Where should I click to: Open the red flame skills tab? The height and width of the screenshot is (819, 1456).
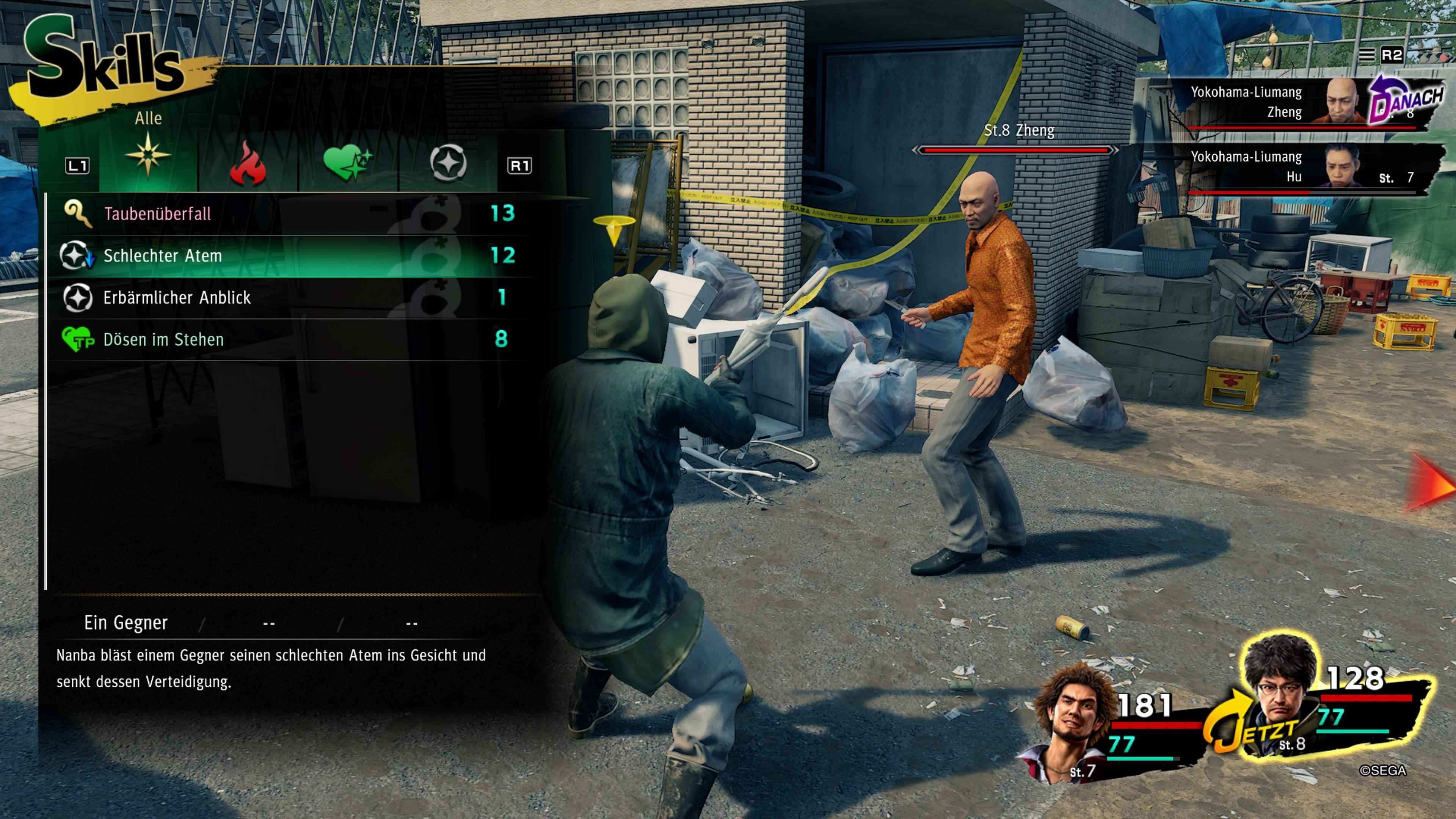248,164
